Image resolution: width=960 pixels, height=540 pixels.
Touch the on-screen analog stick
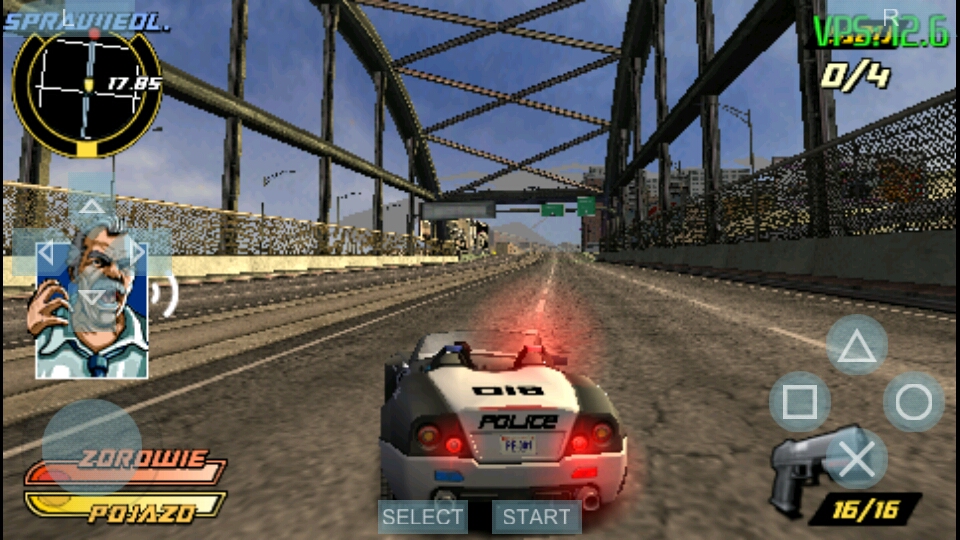point(91,446)
